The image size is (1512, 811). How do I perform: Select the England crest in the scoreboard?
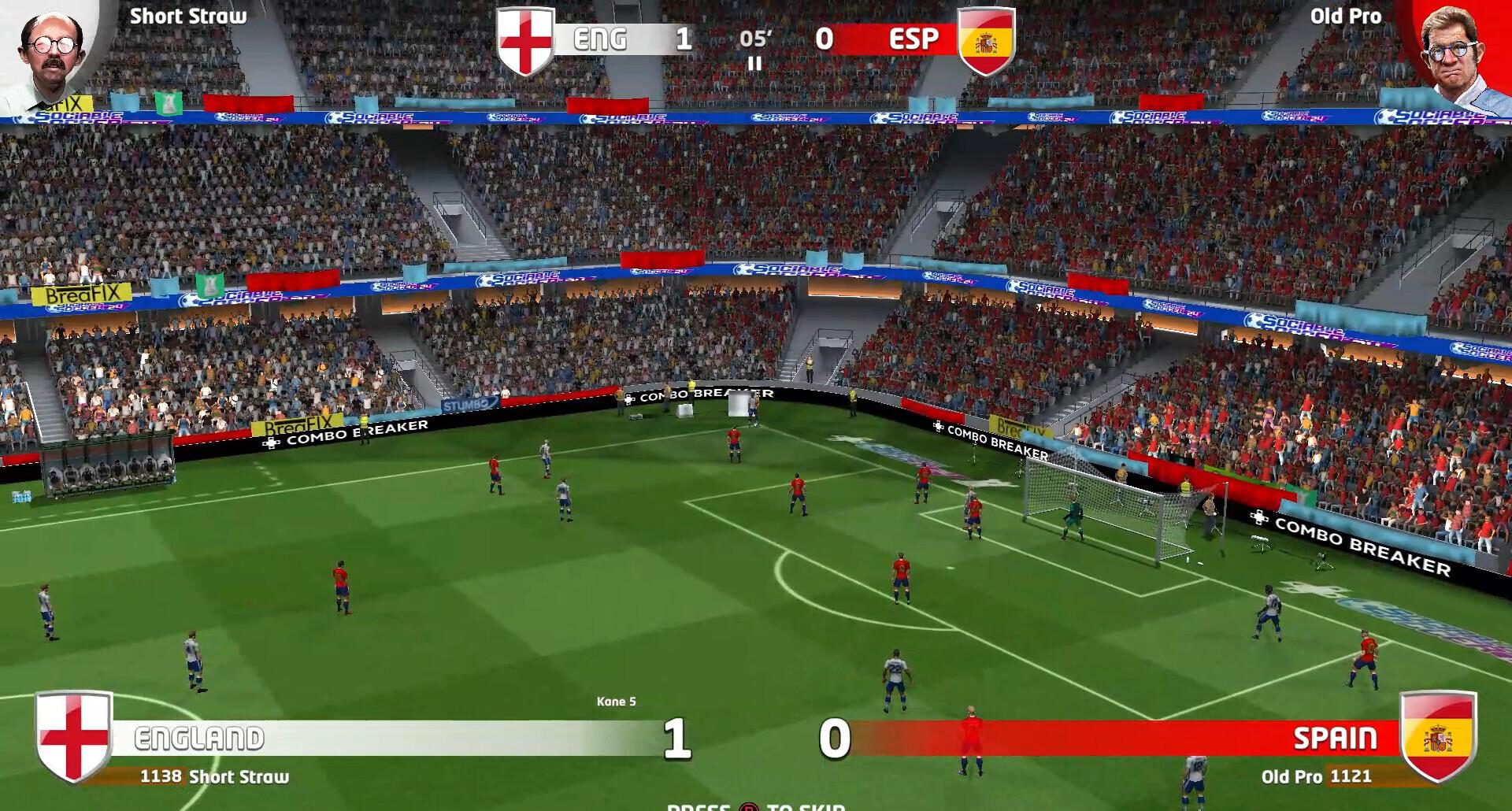coord(524,38)
